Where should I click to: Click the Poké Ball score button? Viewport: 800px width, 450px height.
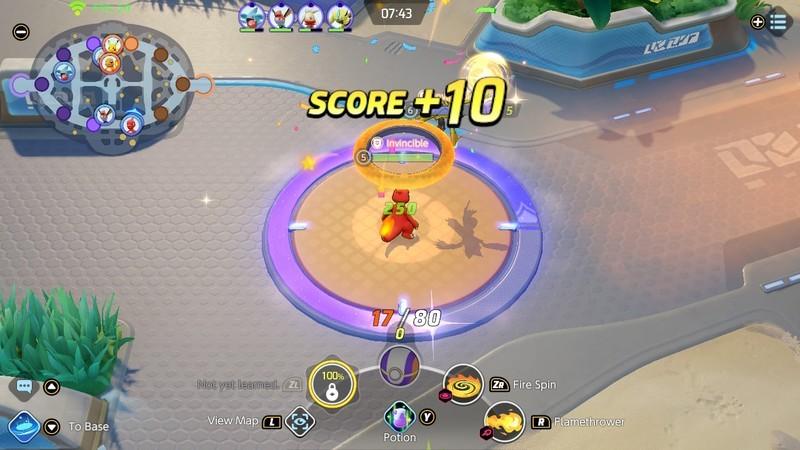tap(400, 361)
